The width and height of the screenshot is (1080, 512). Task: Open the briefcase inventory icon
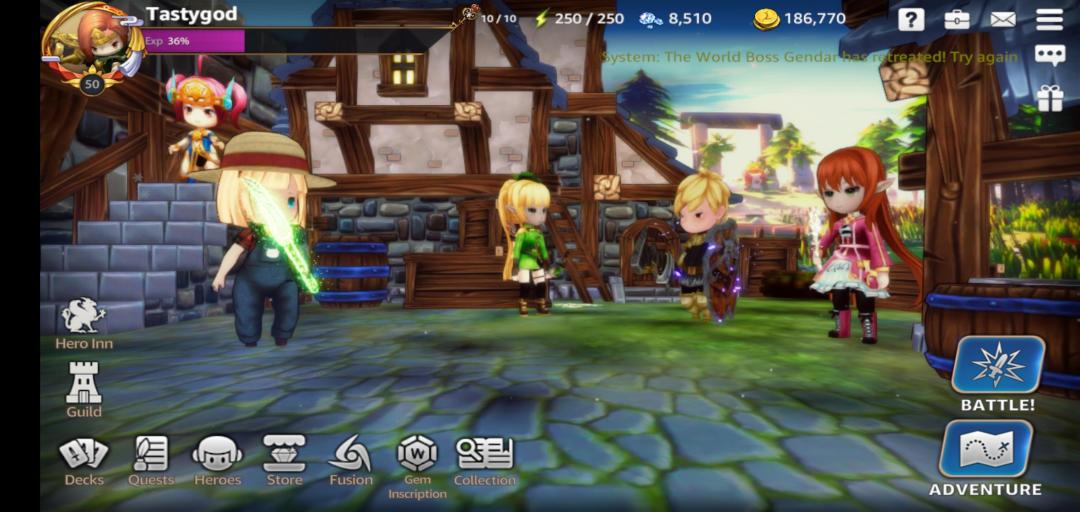coord(957,19)
